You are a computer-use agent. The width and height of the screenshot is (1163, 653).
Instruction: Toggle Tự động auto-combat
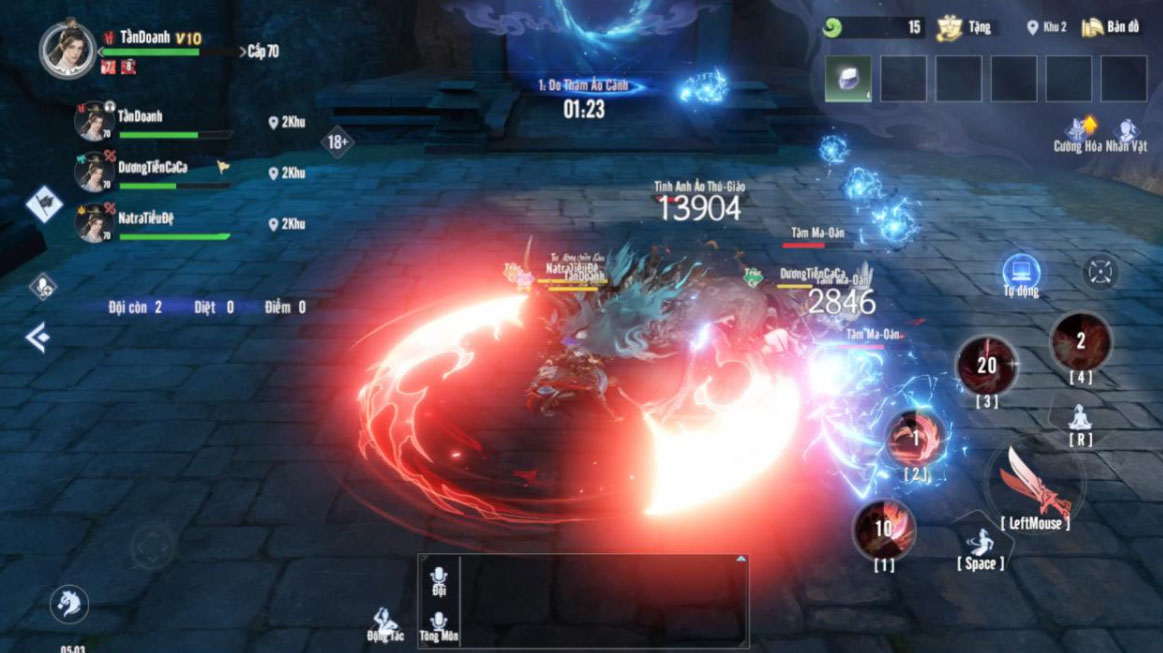coord(1021,273)
